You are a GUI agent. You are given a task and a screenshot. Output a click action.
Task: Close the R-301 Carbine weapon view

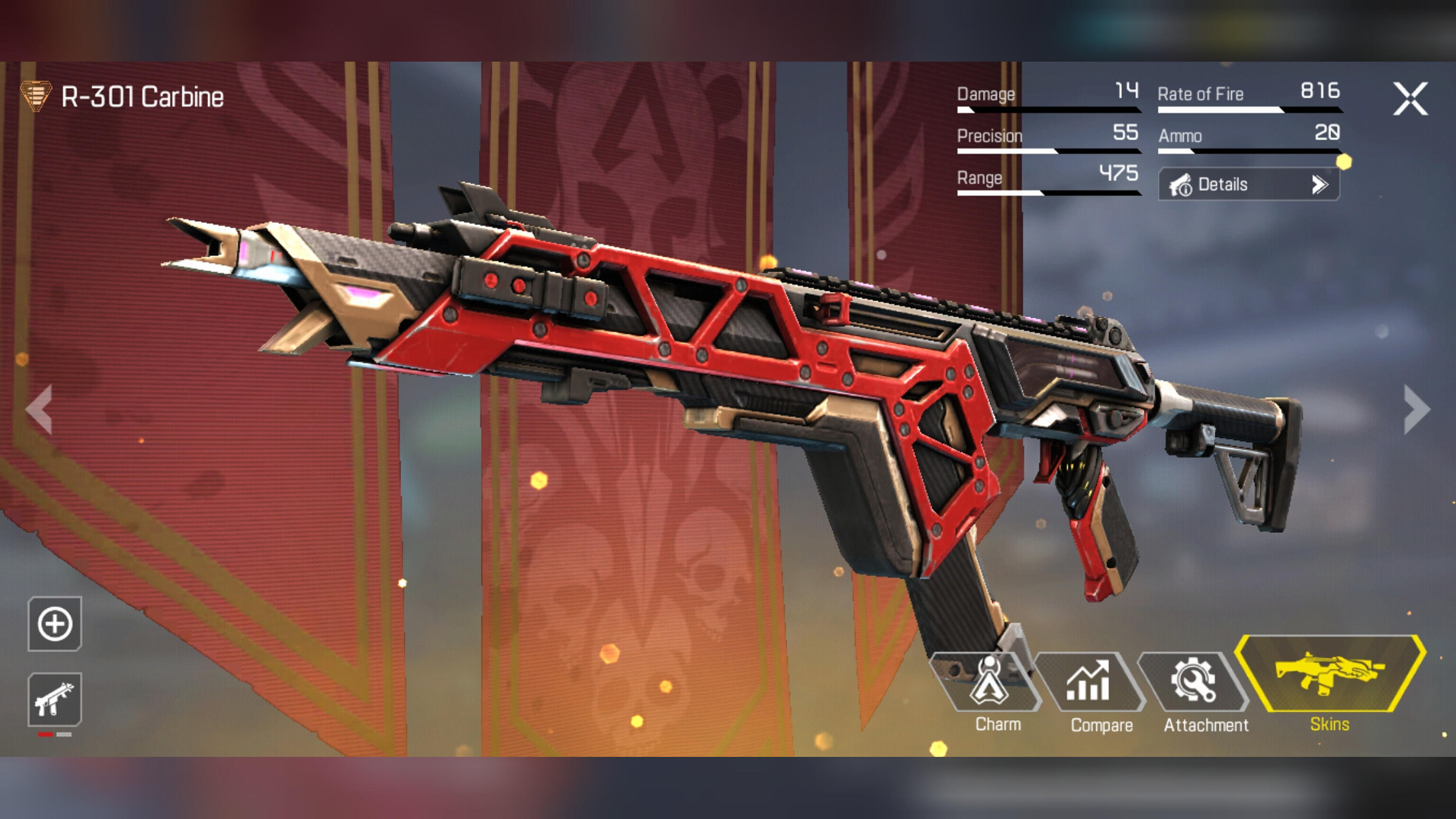[1410, 99]
